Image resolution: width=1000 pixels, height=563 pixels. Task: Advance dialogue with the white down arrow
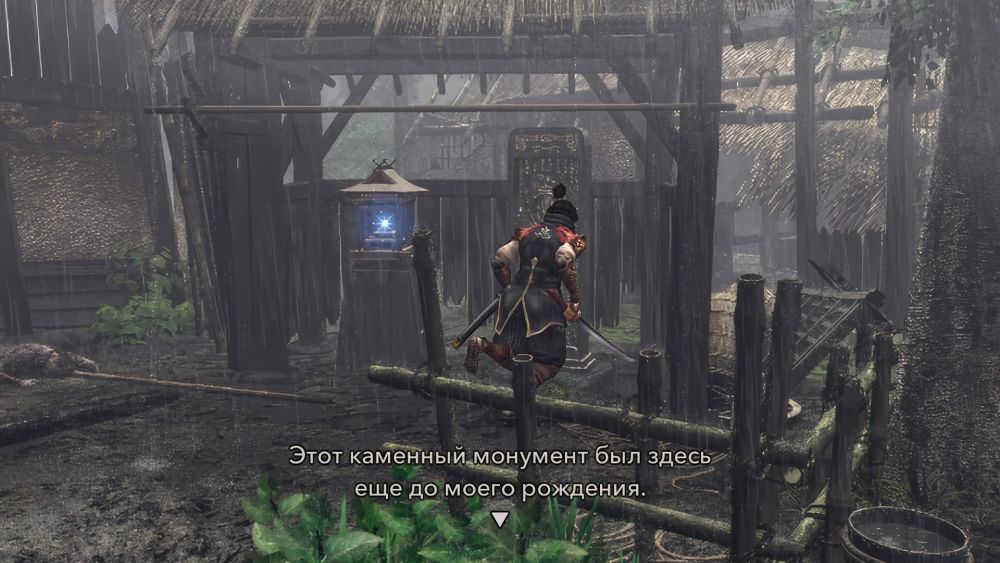[x=499, y=519]
